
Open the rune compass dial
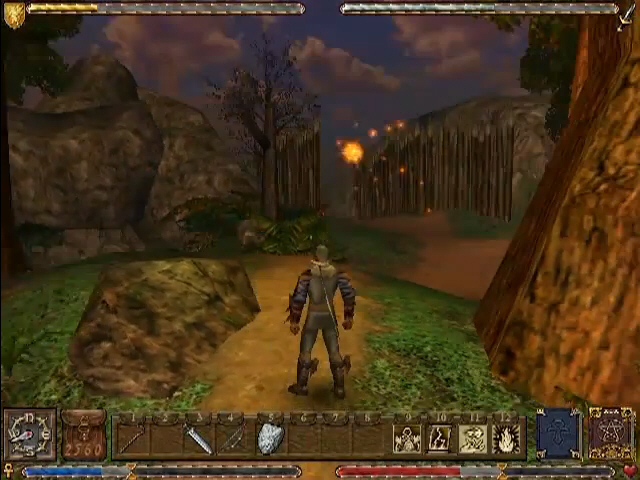[29, 435]
